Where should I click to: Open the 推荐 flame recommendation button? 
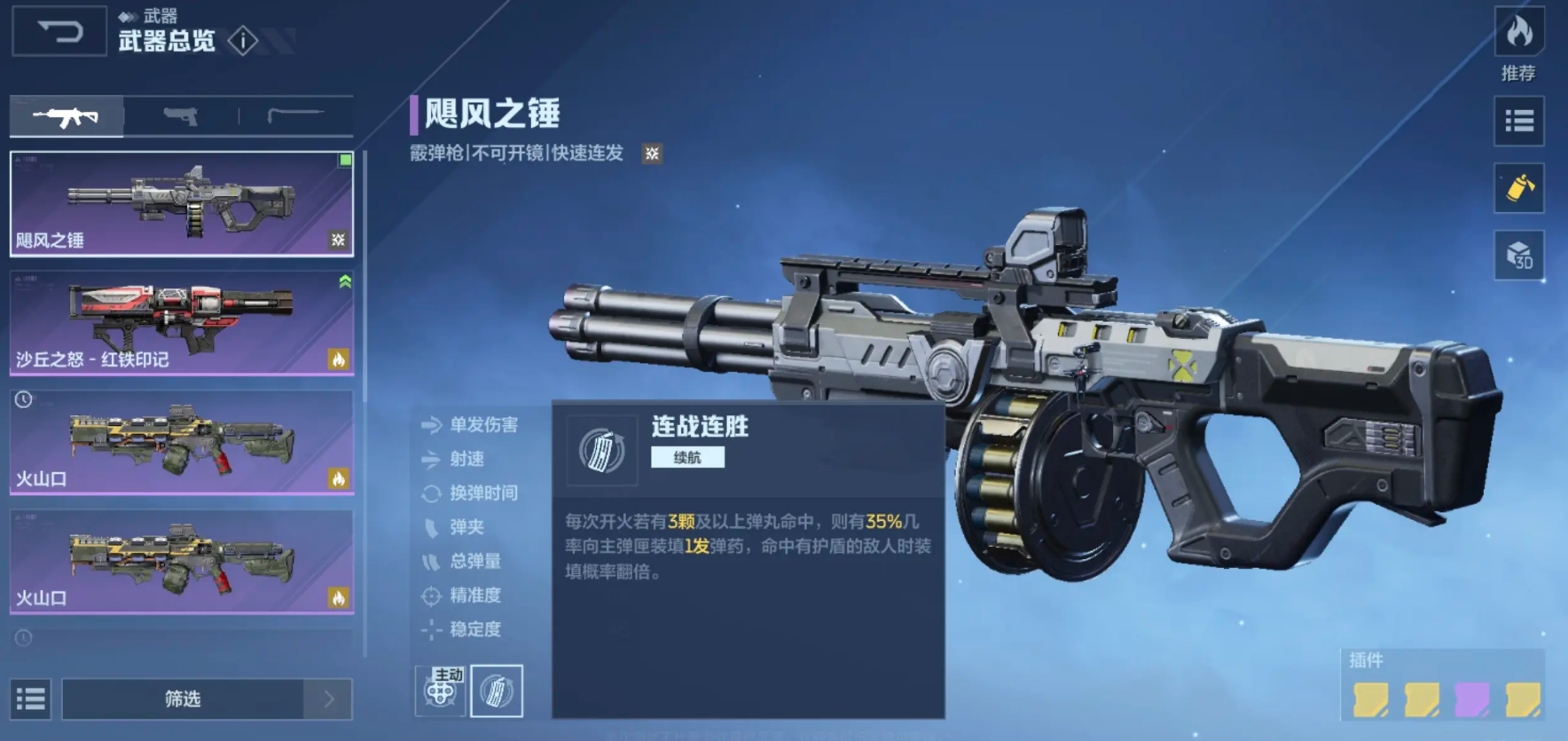click(1518, 34)
